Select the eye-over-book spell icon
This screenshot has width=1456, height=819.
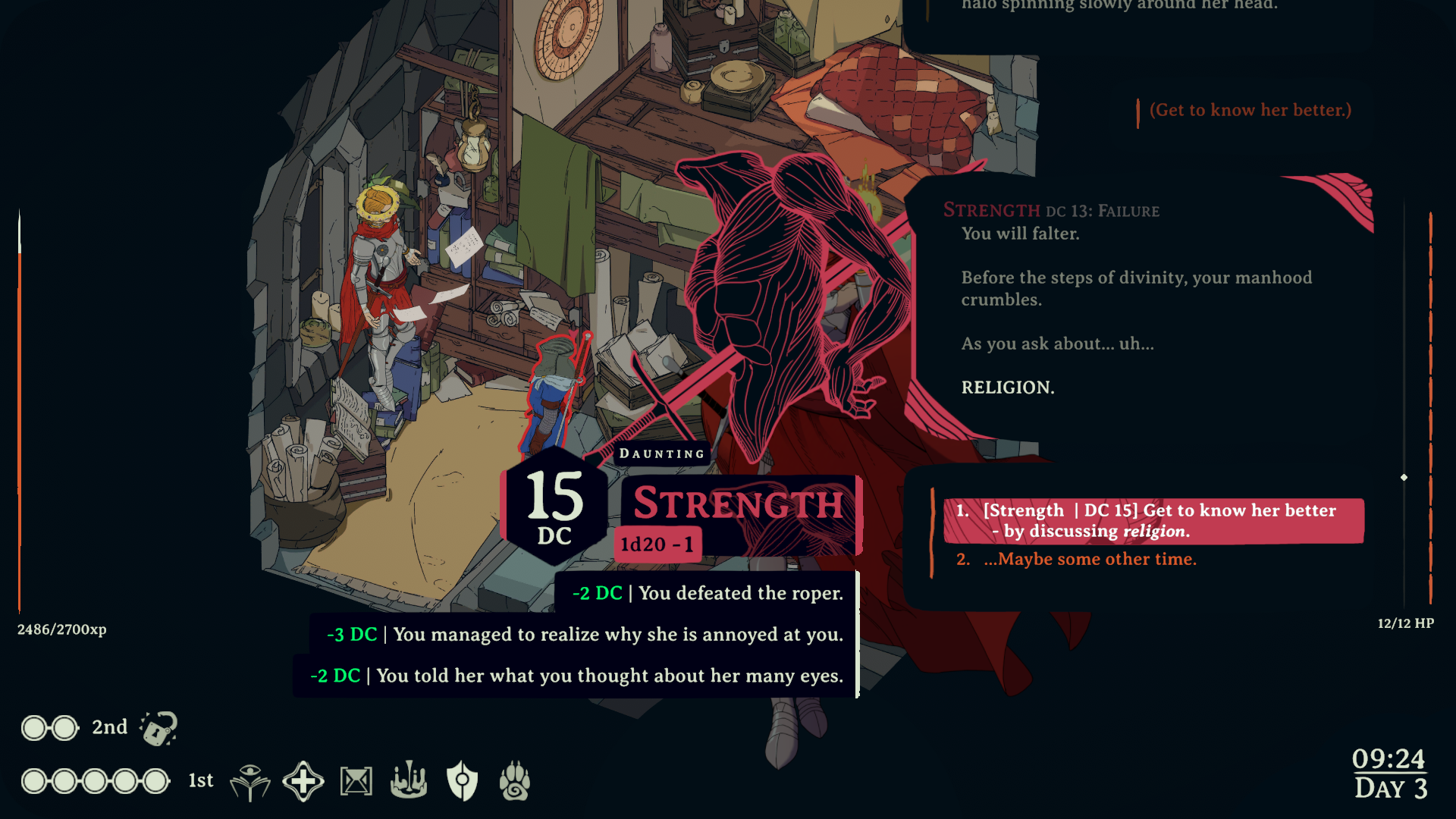[251, 780]
